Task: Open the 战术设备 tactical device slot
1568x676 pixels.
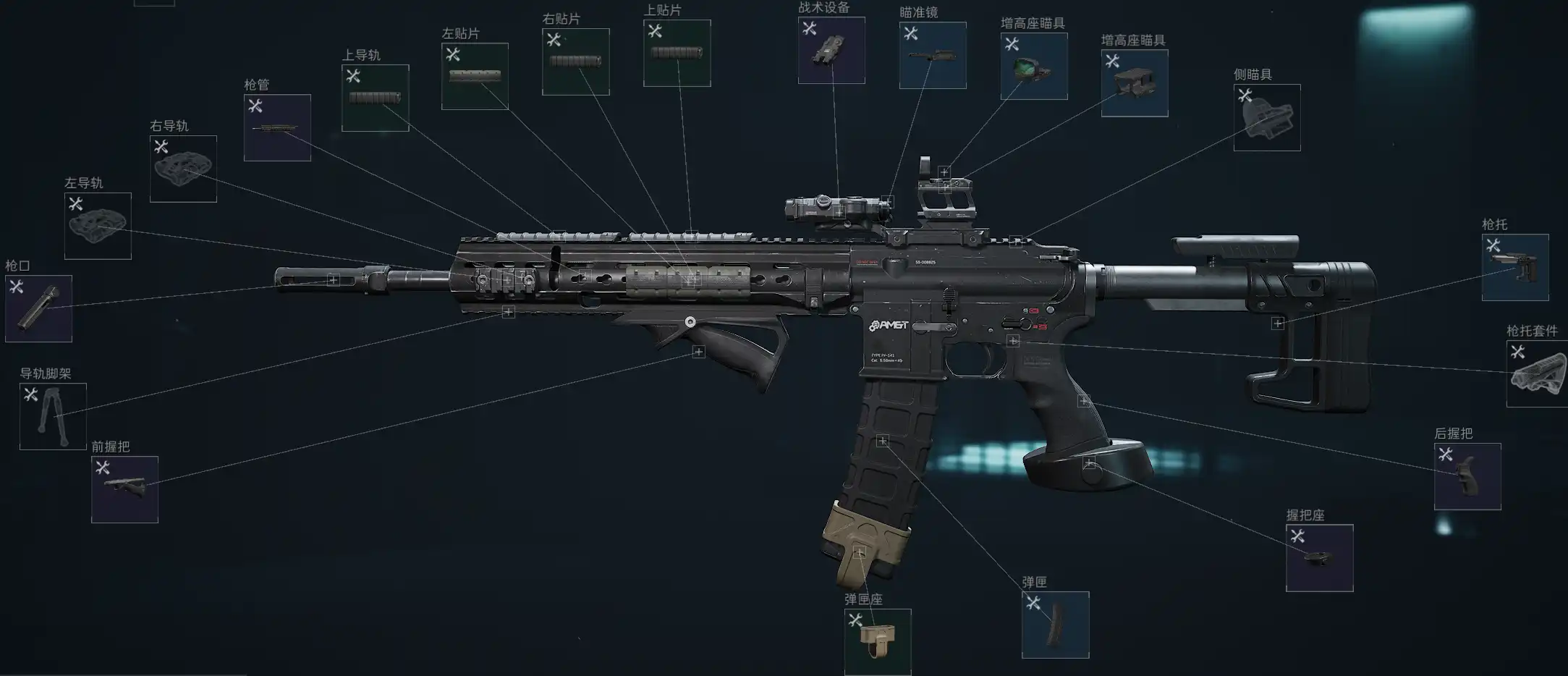Action: (831, 50)
